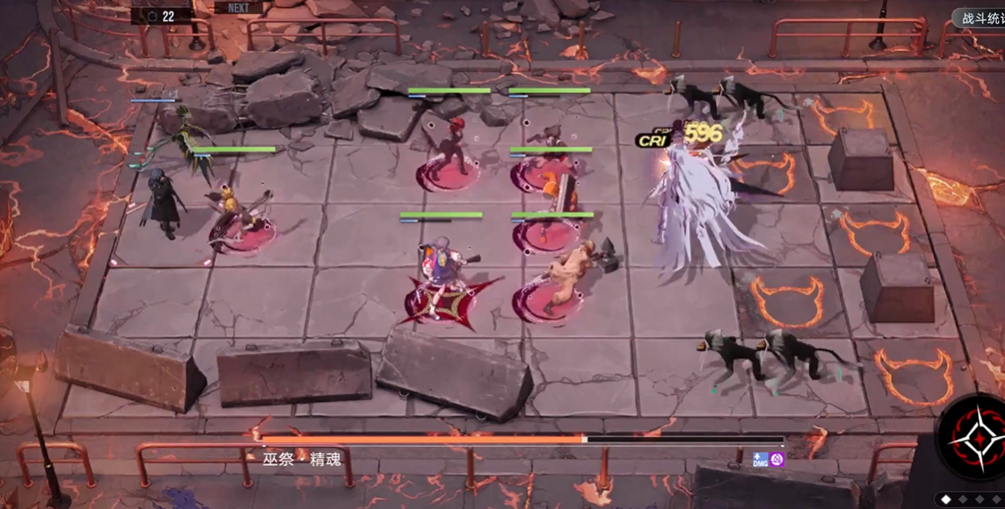1005x509 pixels.
Task: Open the 战斗统计 battle statistics panel
Action: [979, 18]
